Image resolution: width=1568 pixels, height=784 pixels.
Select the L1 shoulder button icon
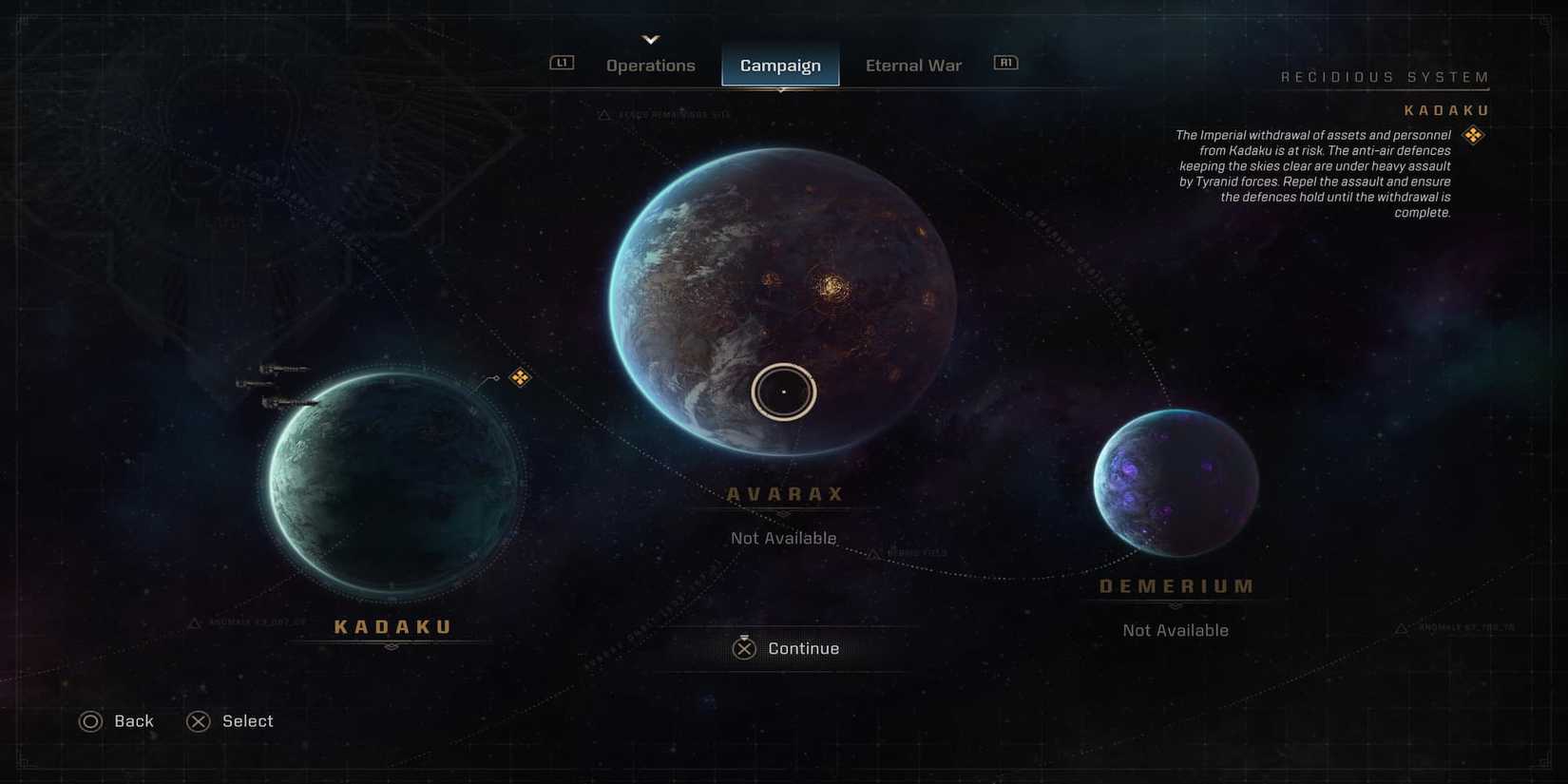pos(562,61)
